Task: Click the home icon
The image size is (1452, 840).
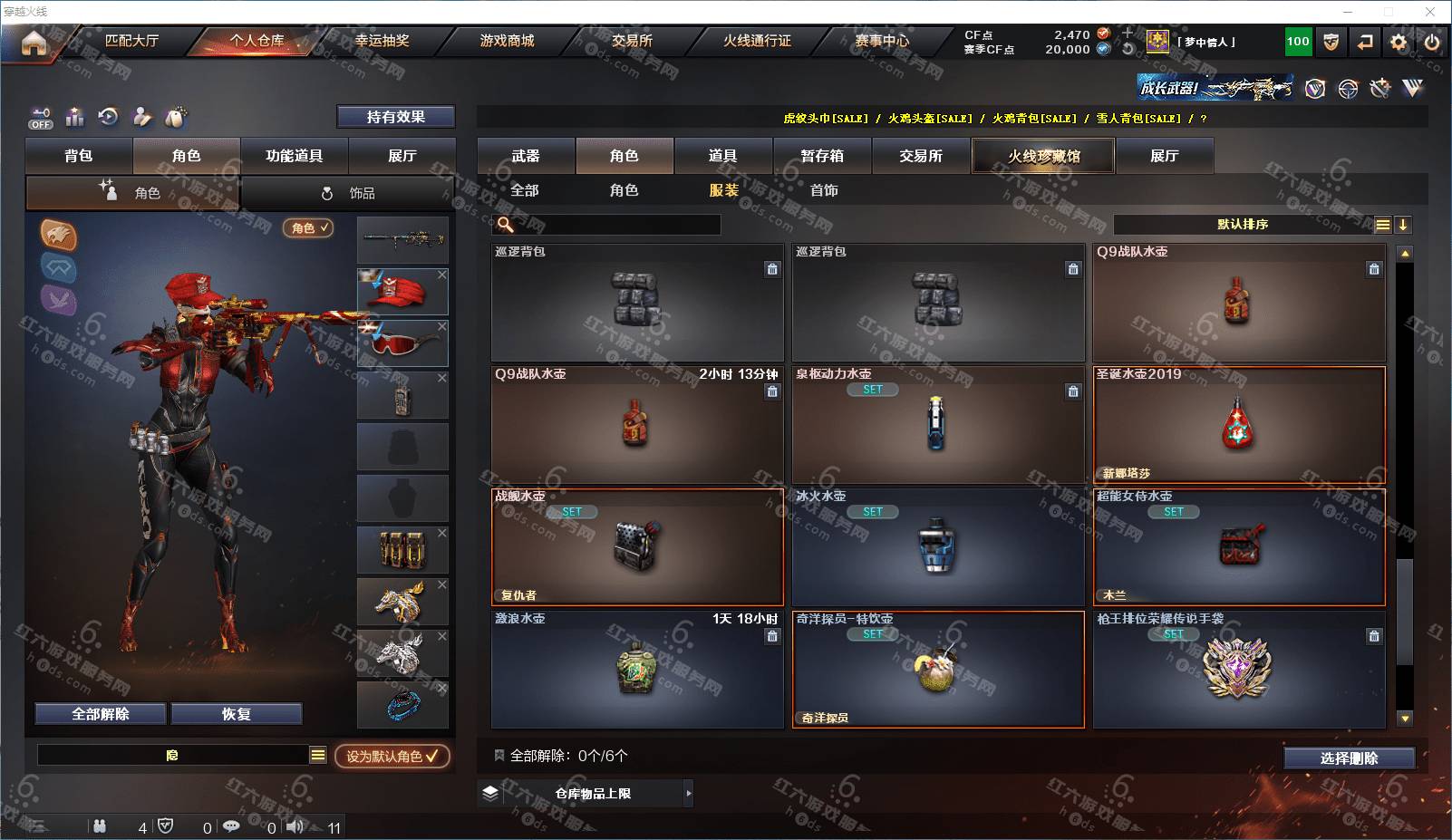Action: 34,43
